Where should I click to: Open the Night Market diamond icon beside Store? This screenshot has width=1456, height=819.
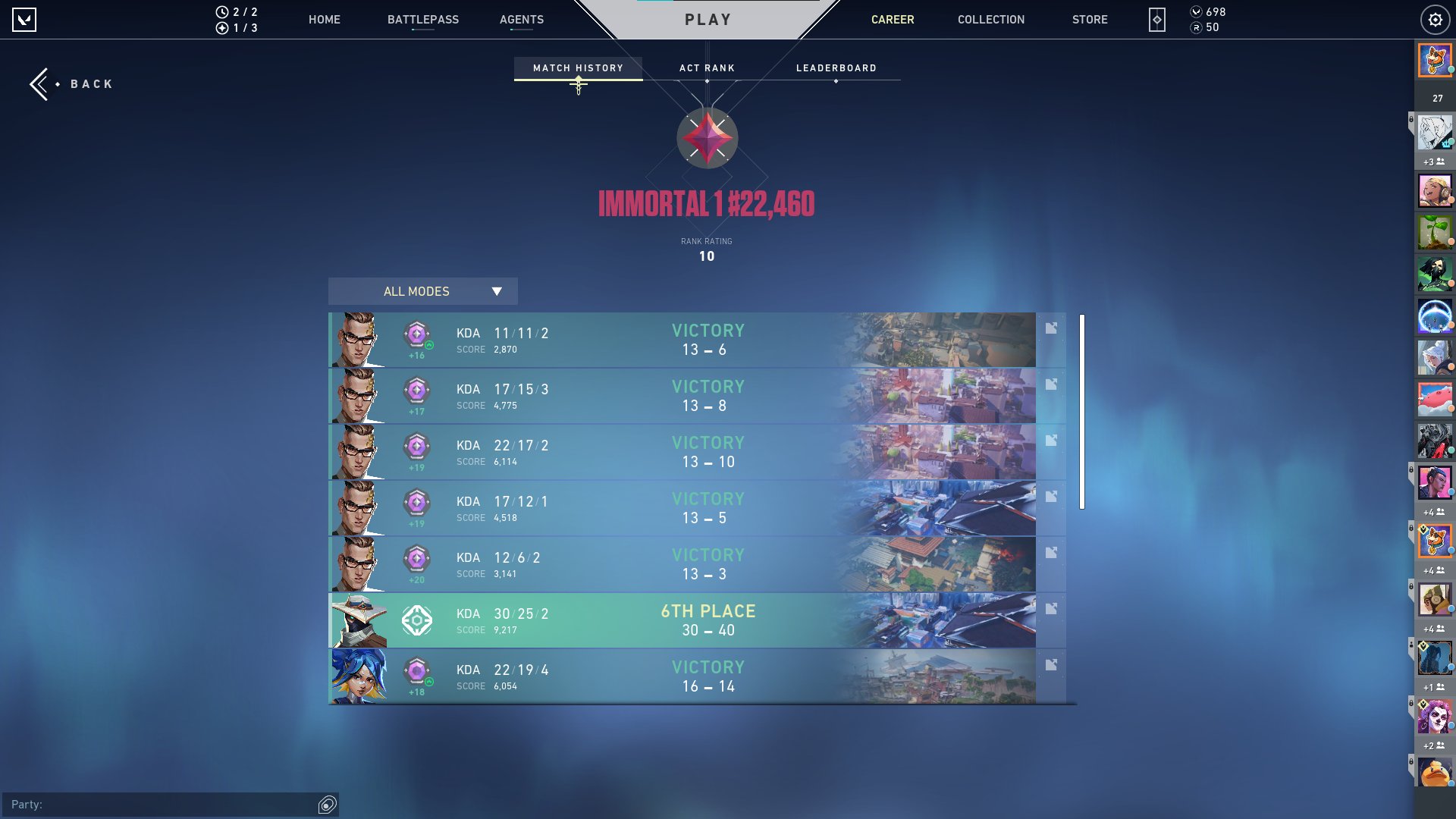tap(1156, 20)
